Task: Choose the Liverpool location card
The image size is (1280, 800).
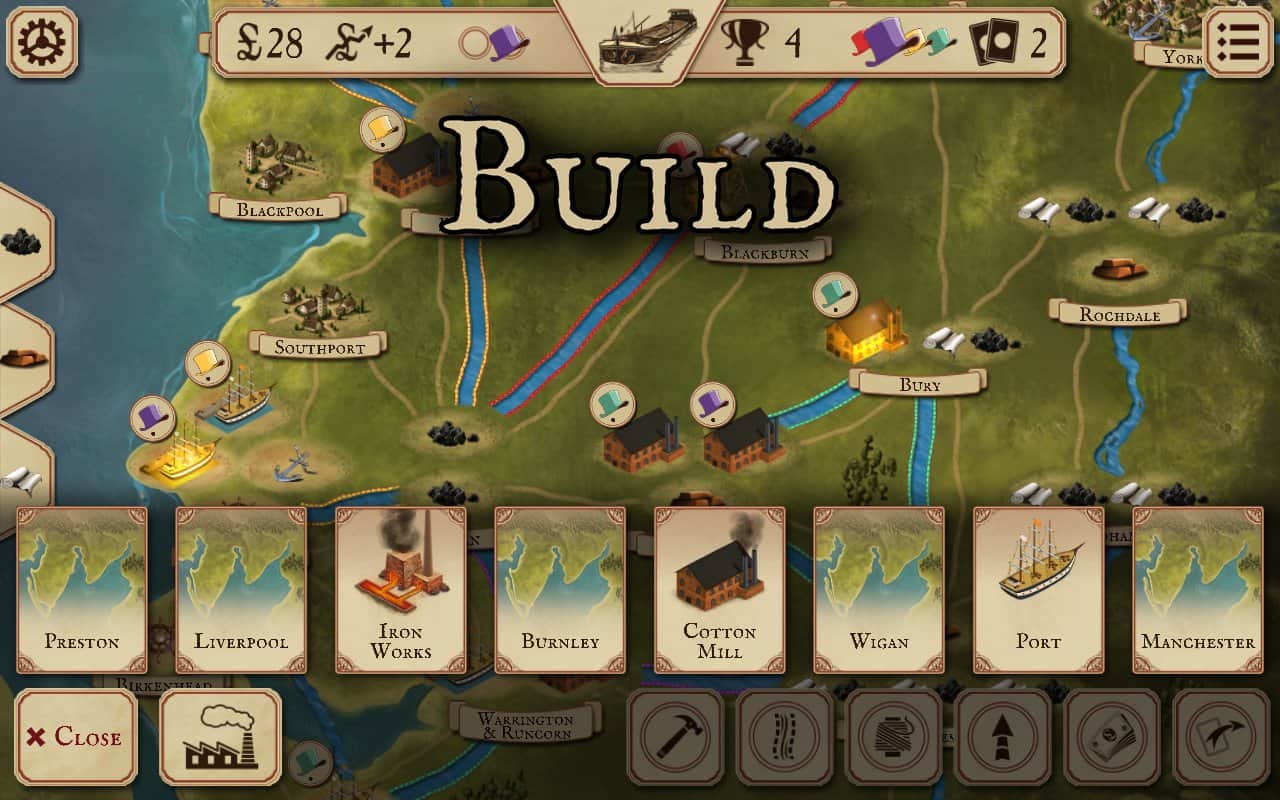Action: click(x=241, y=590)
